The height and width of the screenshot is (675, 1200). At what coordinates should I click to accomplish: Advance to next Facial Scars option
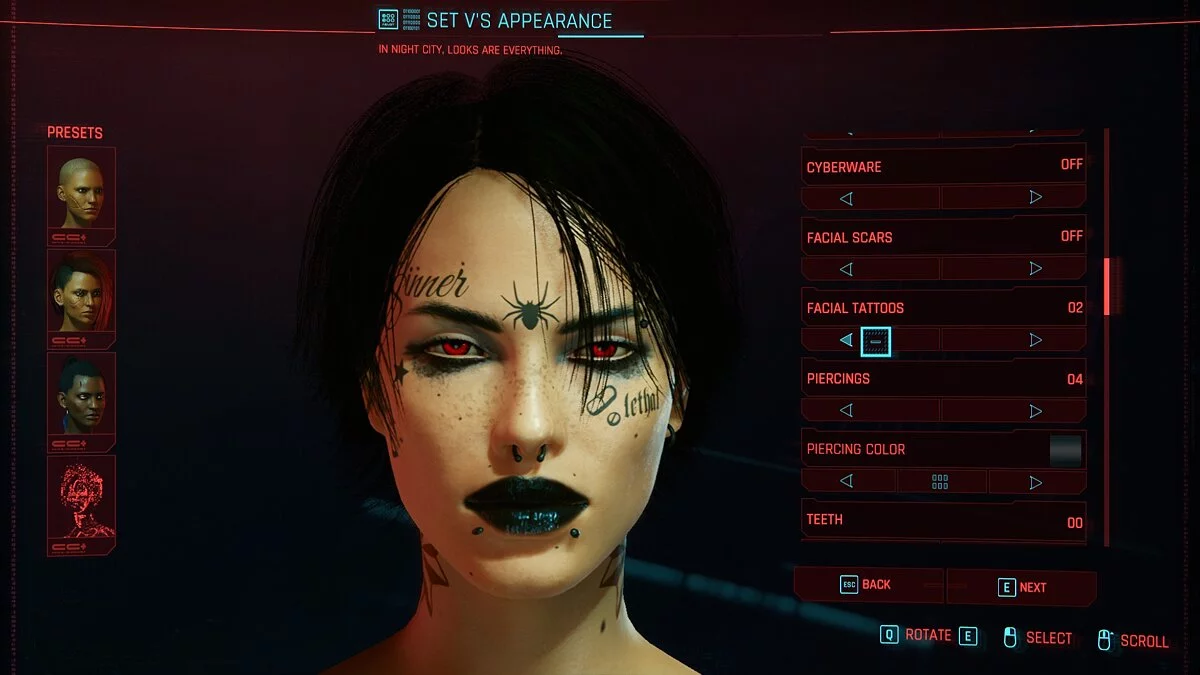pos(1035,269)
